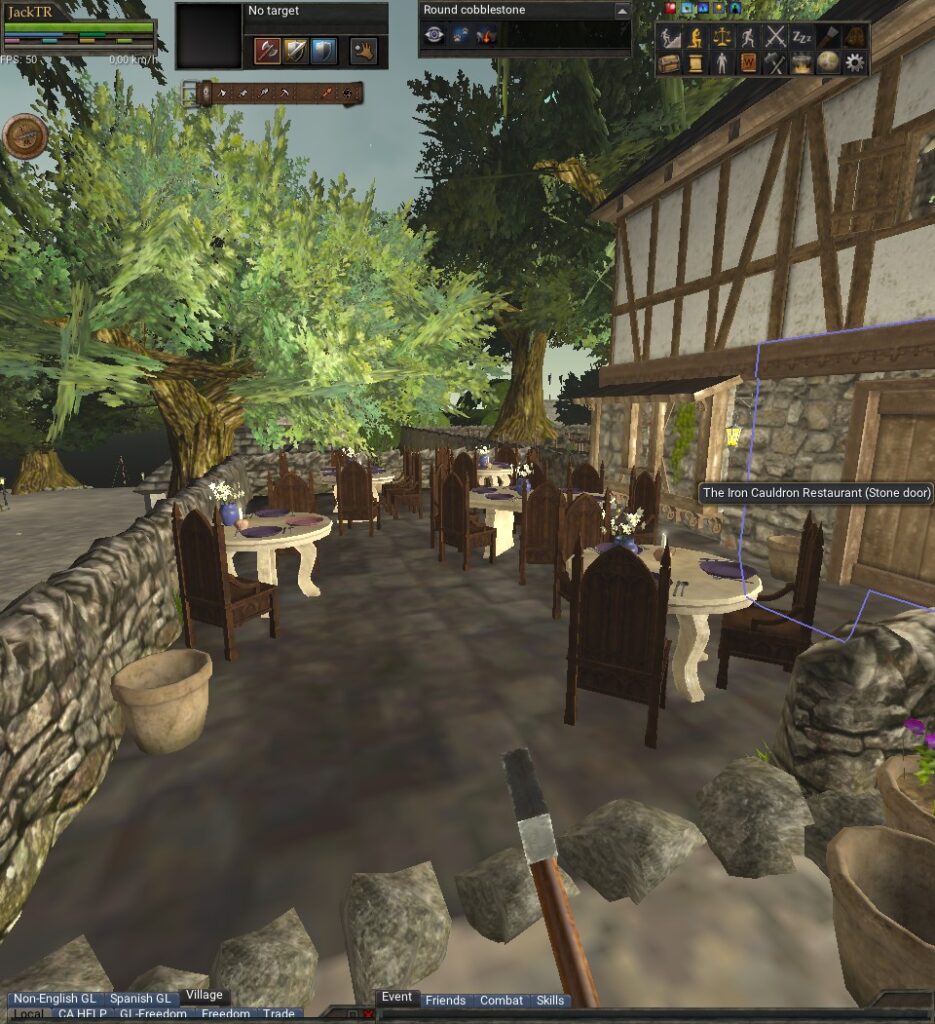Image resolution: width=935 pixels, height=1024 pixels.
Task: Toggle the climbing mode icon
Action: pos(670,38)
